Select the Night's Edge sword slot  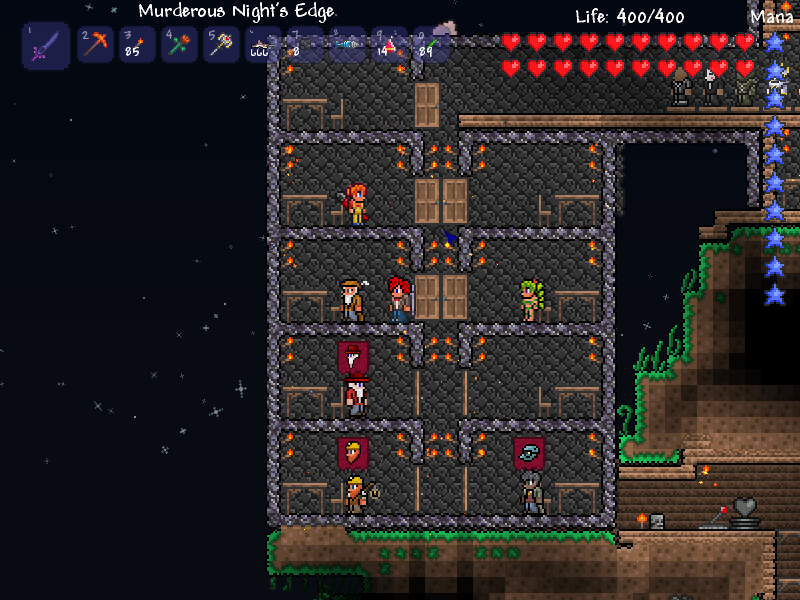coord(46,45)
